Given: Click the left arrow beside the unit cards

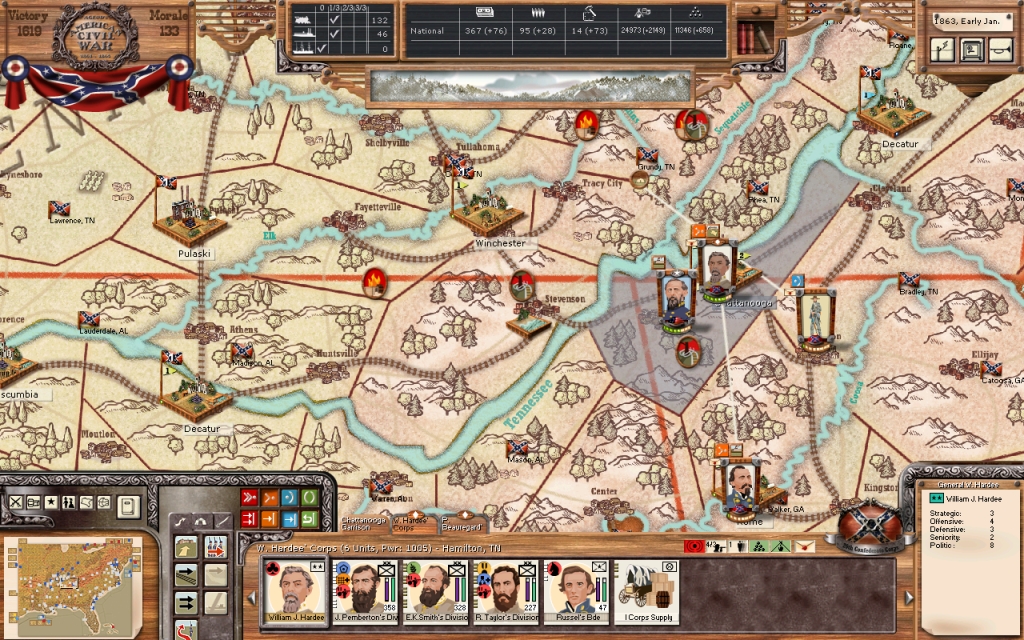Looking at the screenshot, I should [x=252, y=598].
